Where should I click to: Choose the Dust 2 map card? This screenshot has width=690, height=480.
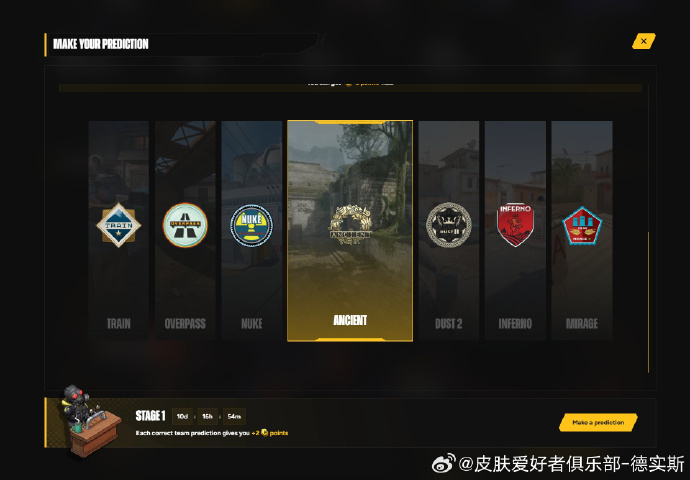pyautogui.click(x=448, y=230)
